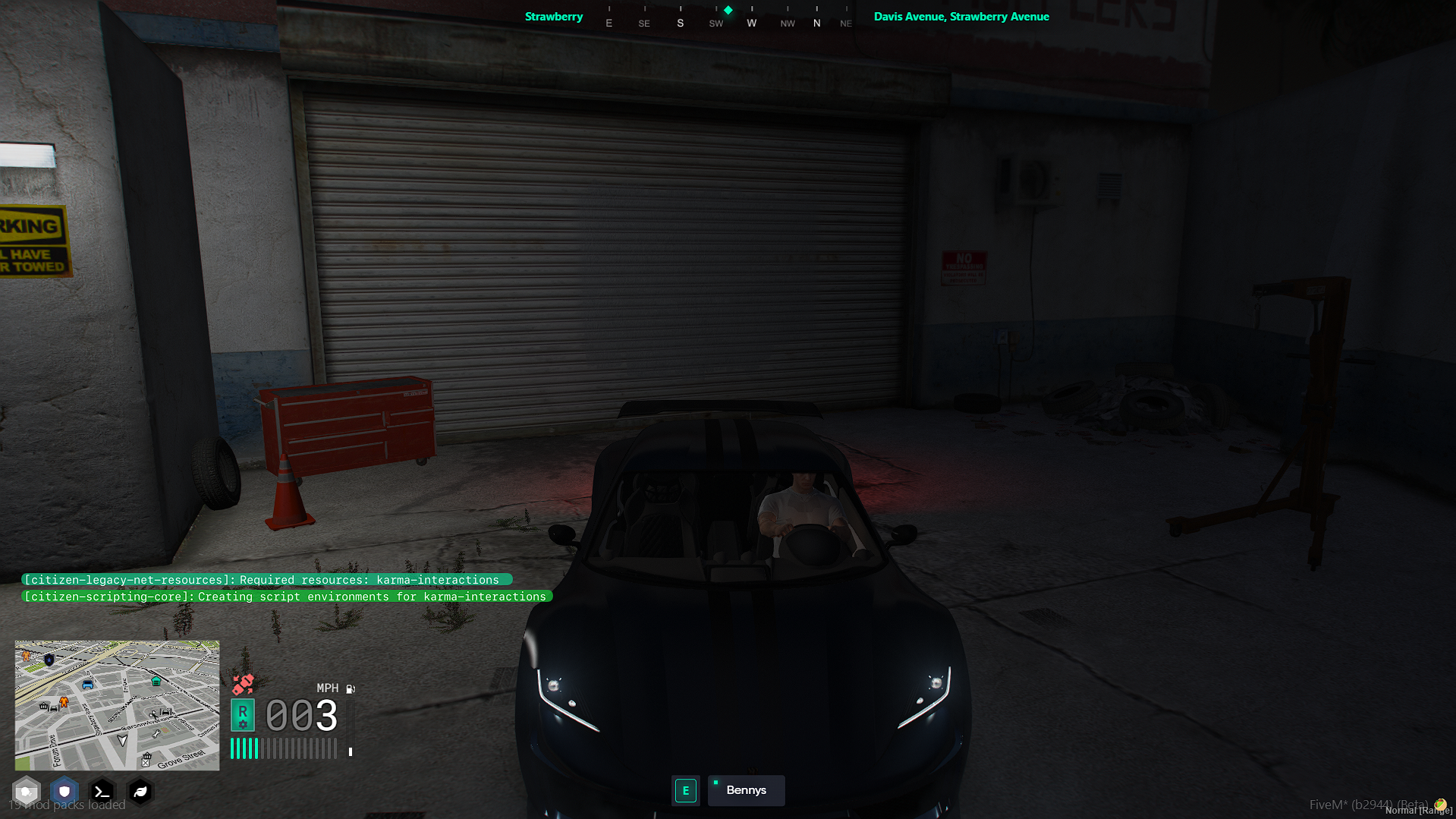Toggle the red seatbelt warning icon
Screen dimensions: 1456x819
pyautogui.click(x=243, y=685)
